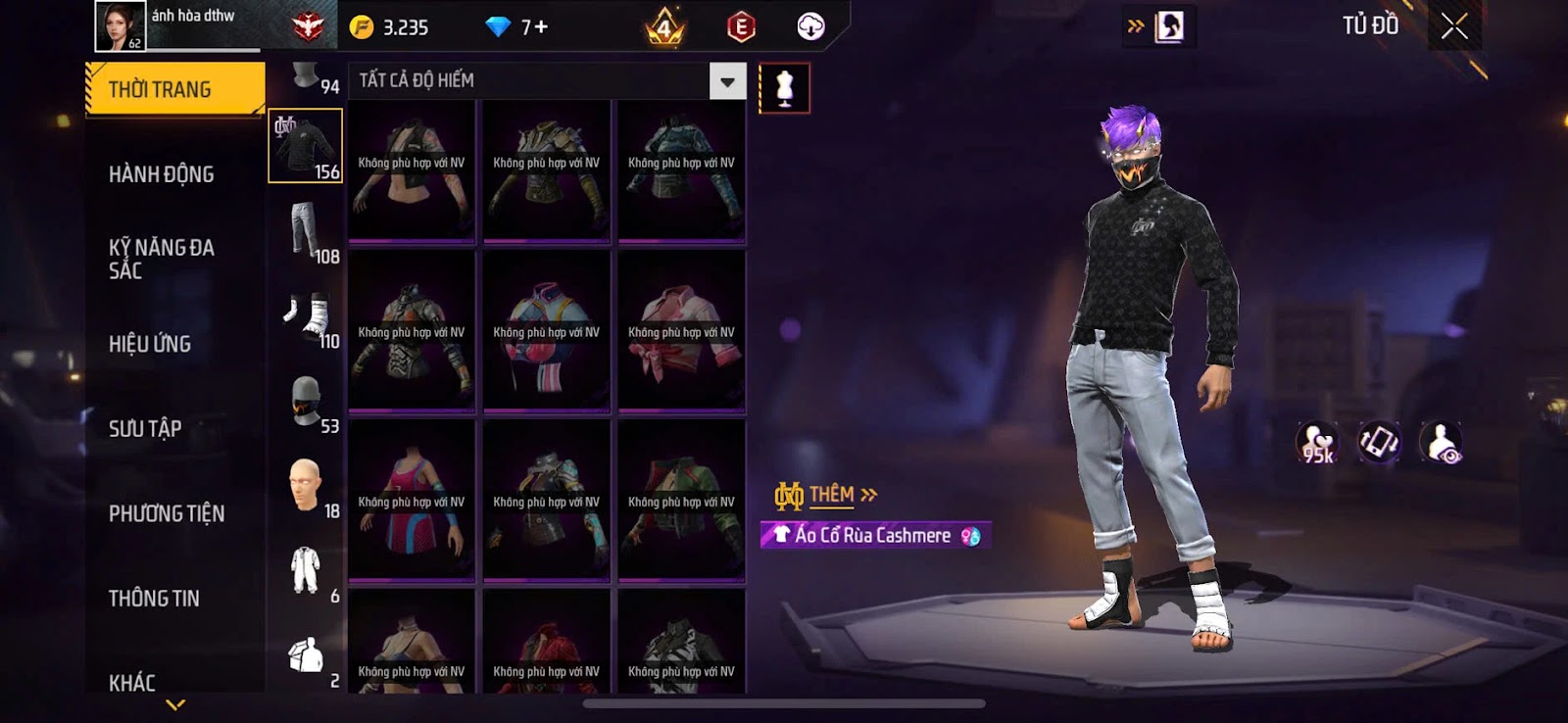Show the Thông Tin tab
Screen dimensions: 1568x723
[154, 598]
